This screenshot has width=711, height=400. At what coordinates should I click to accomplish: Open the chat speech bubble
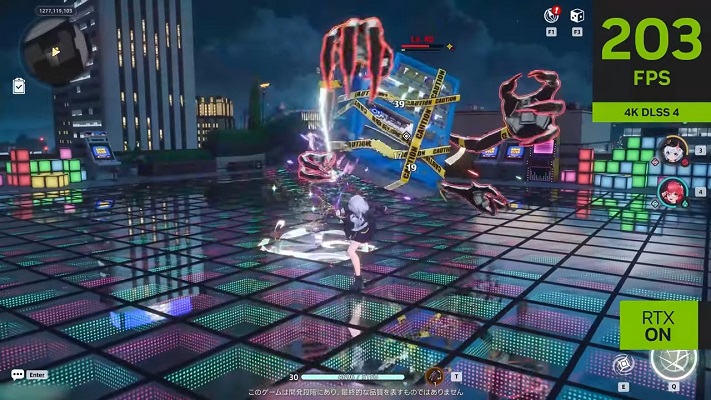(18, 374)
